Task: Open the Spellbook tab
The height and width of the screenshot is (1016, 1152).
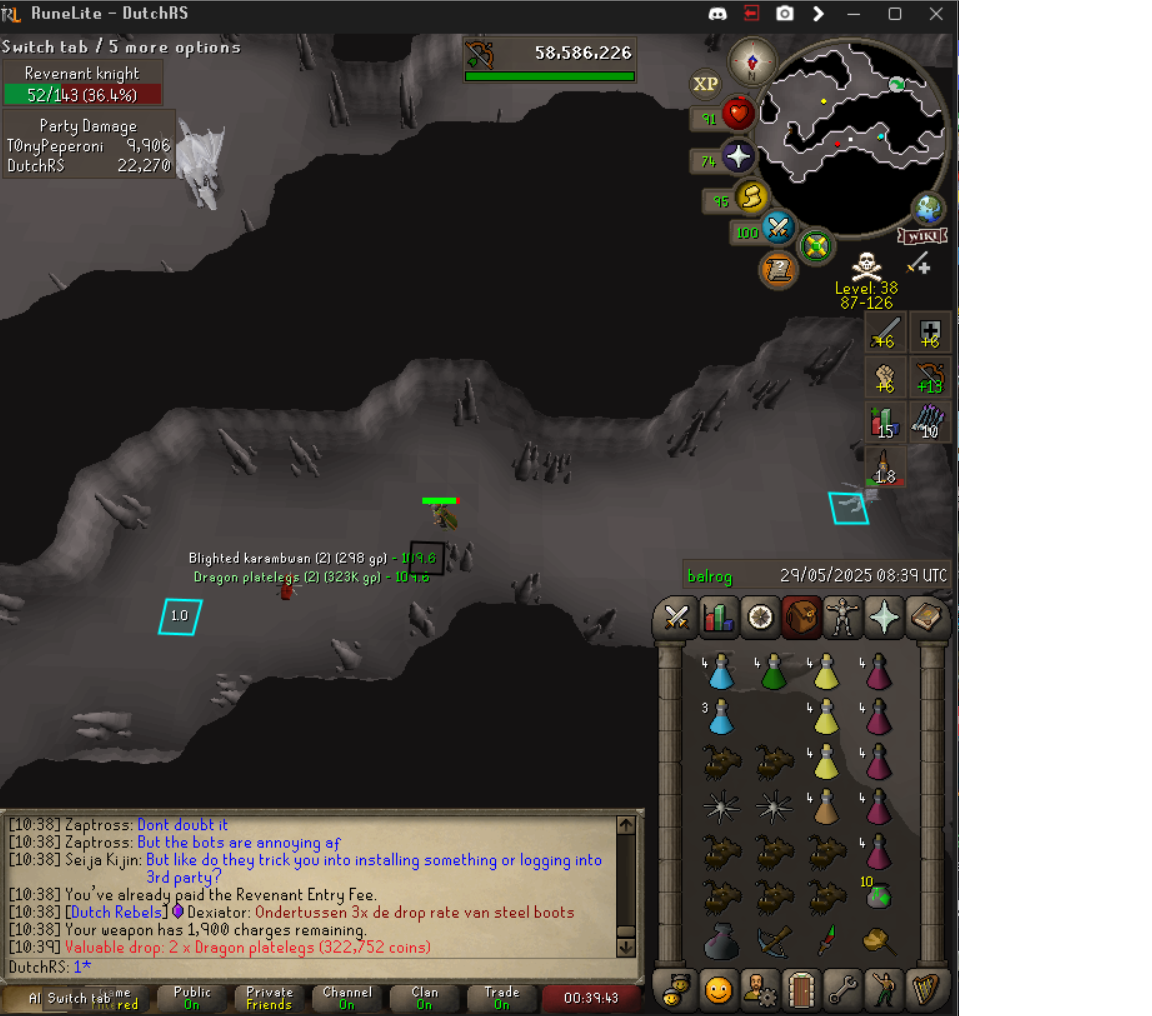Action: [927, 618]
